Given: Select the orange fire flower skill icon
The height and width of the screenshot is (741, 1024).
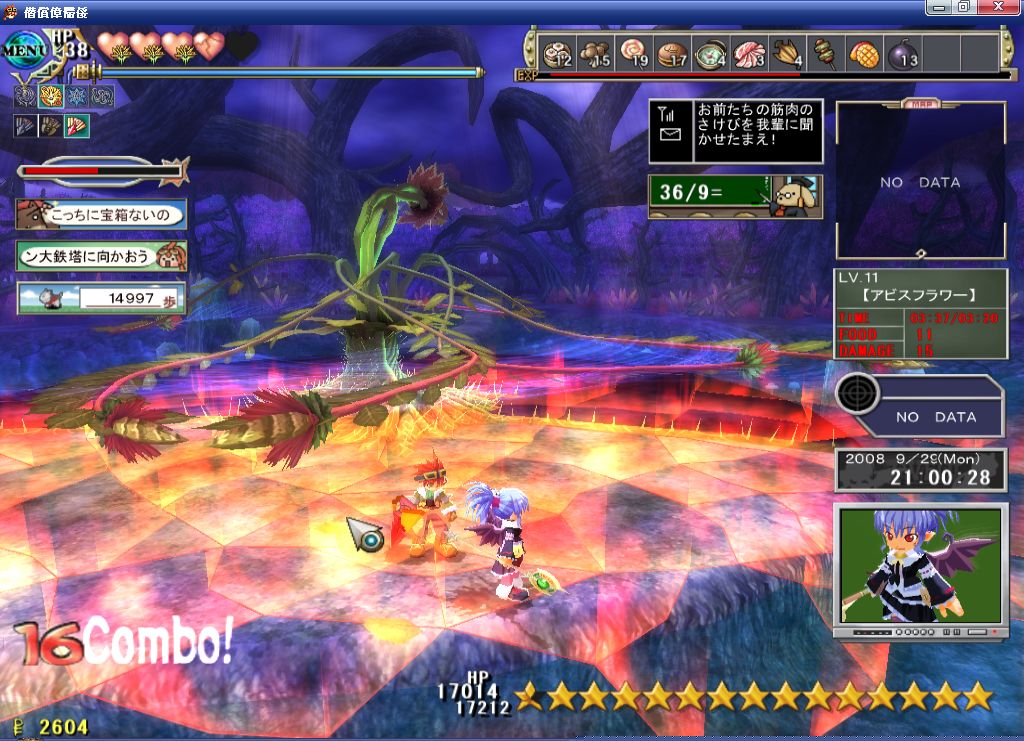Looking at the screenshot, I should [x=50, y=97].
